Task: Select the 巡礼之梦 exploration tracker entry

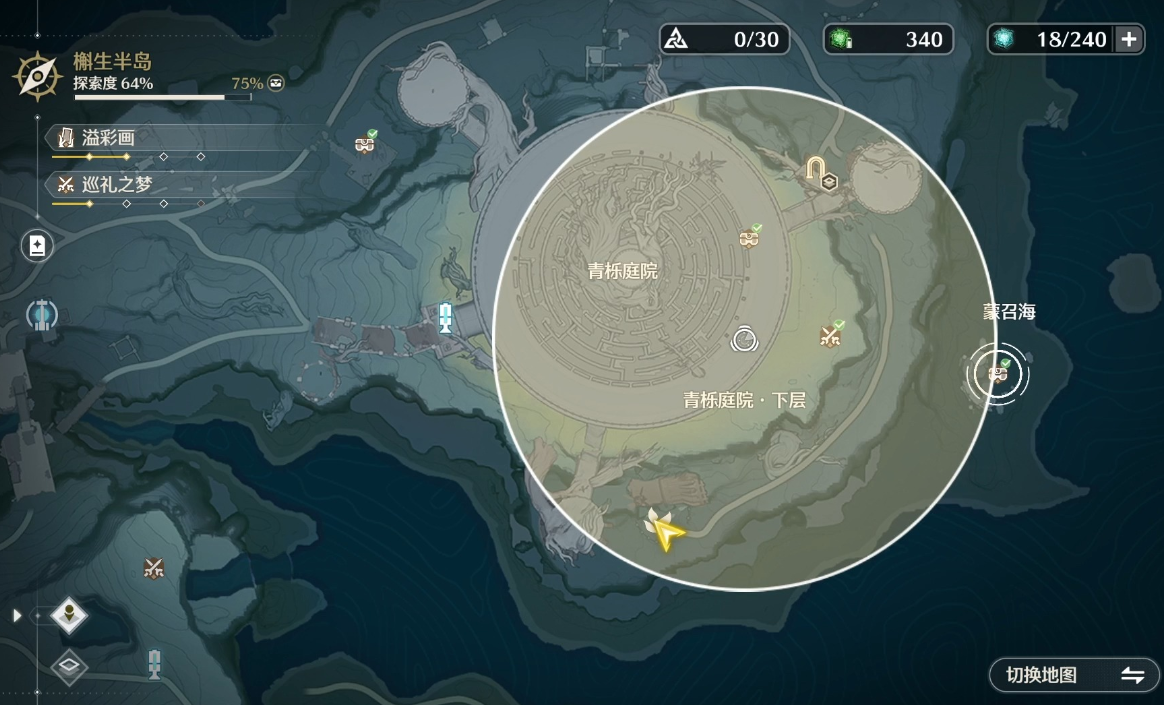Action: point(110,184)
